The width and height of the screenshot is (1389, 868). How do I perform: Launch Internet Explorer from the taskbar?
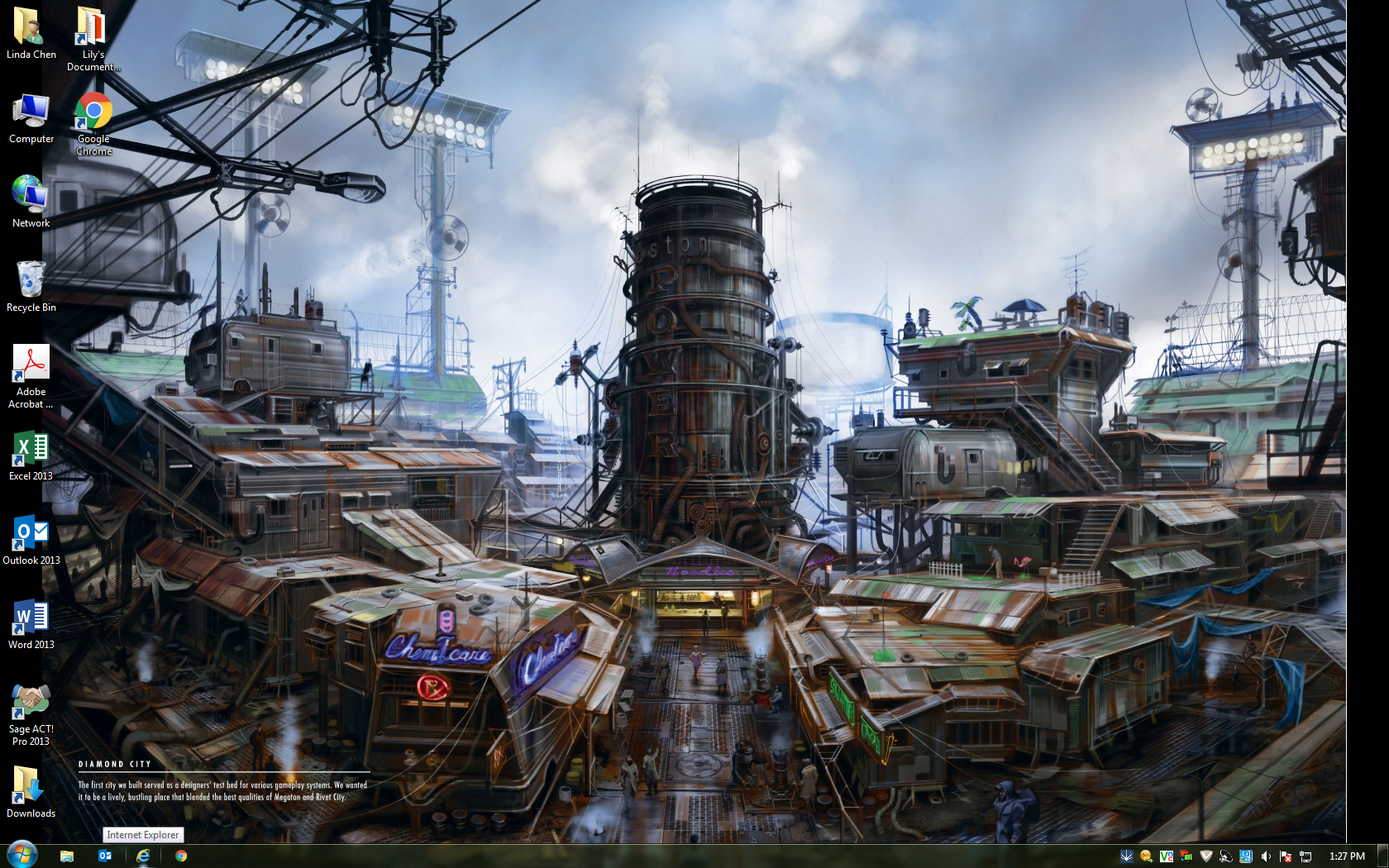(143, 856)
